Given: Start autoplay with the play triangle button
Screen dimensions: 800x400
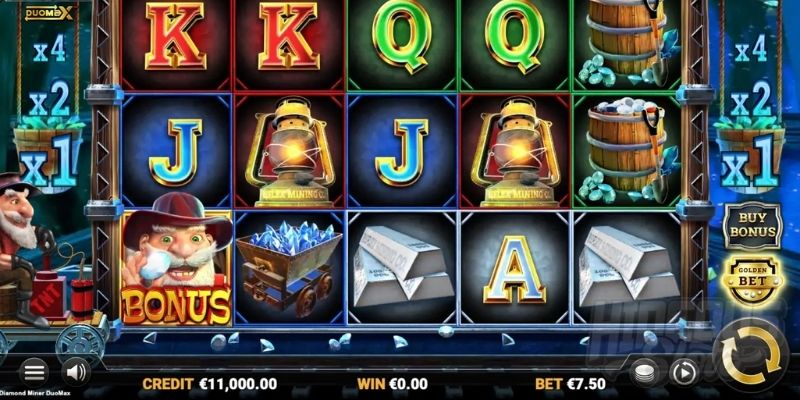Looking at the screenshot, I should pyautogui.click(x=684, y=371).
